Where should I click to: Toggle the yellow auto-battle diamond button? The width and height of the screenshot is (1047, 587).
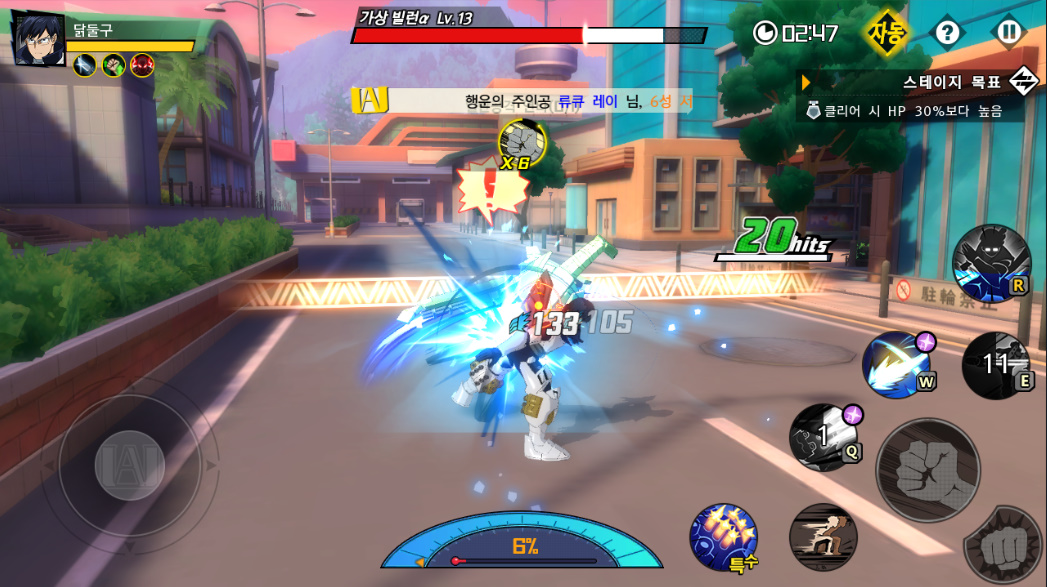(x=886, y=32)
